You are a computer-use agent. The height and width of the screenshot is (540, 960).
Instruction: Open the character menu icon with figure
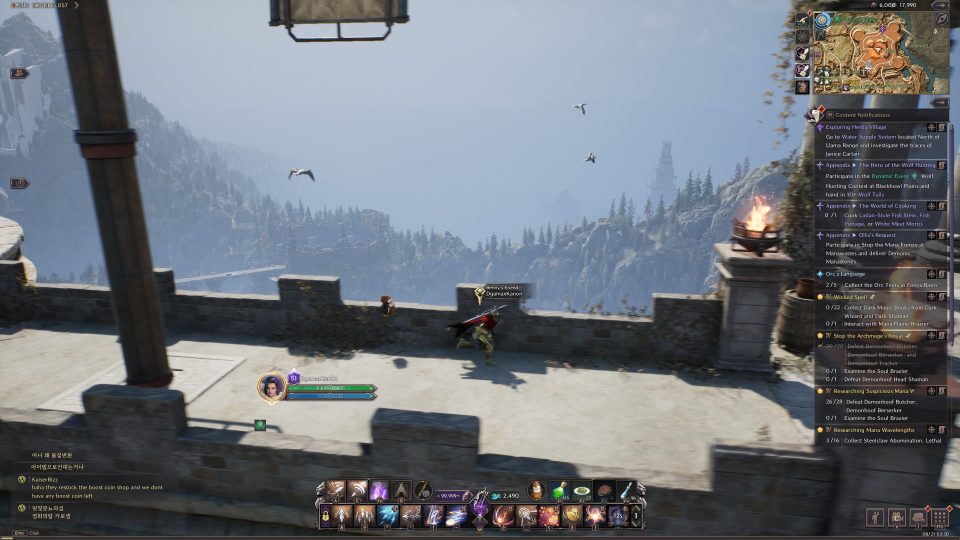tap(874, 518)
